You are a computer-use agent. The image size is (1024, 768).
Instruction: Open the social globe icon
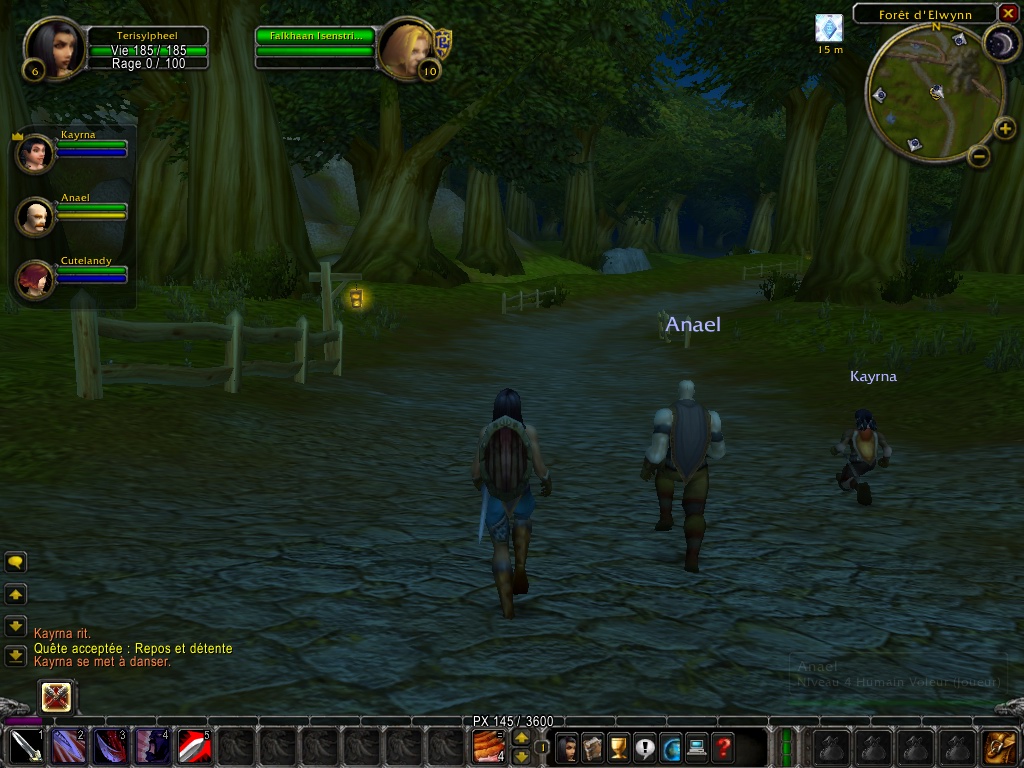[x=671, y=747]
